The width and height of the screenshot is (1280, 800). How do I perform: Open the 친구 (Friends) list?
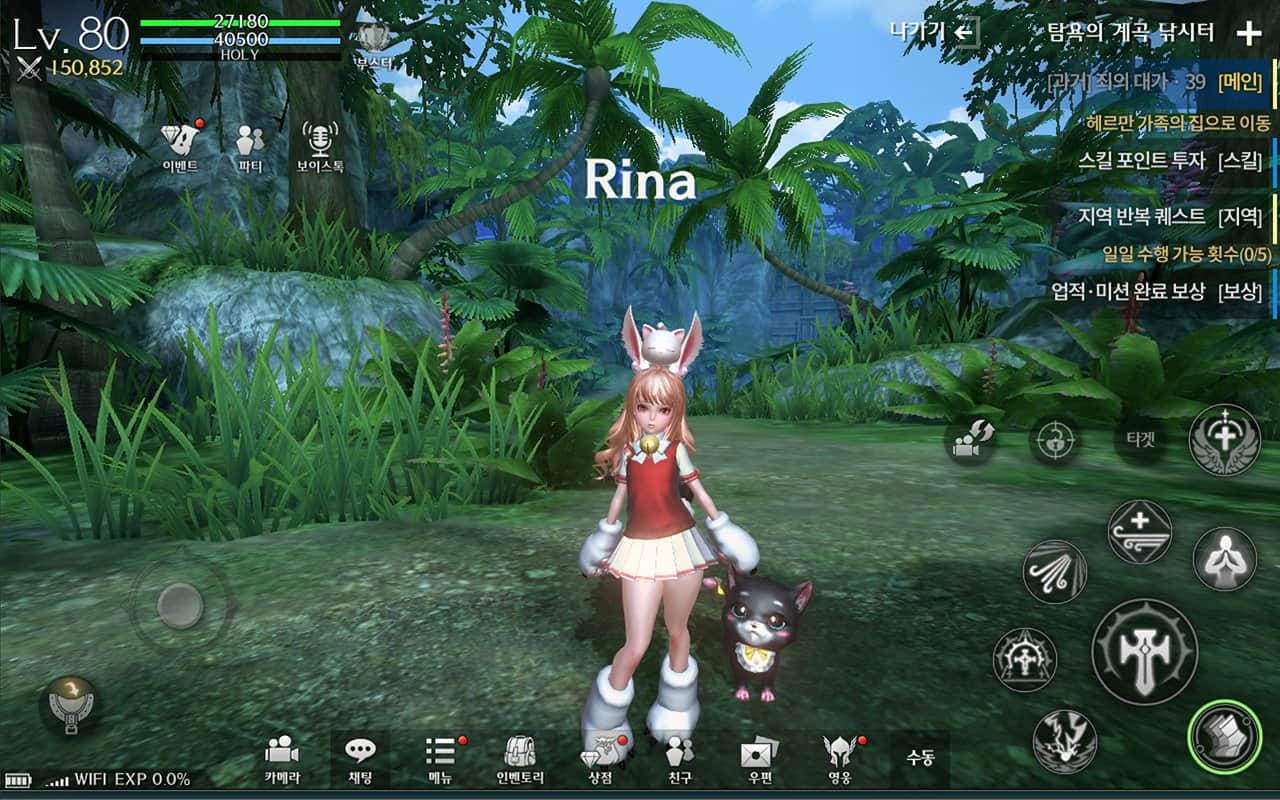[680, 759]
